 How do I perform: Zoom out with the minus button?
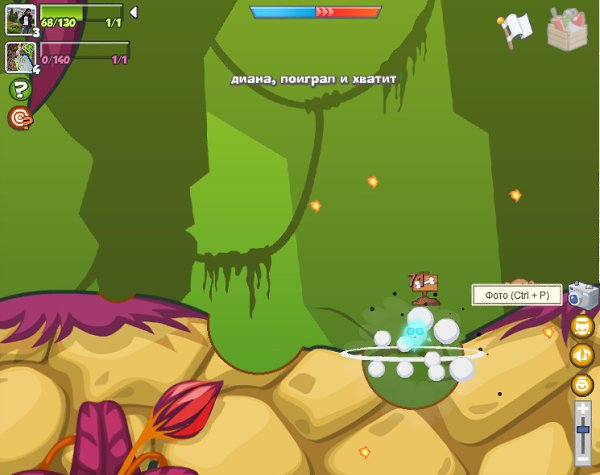pos(583,457)
